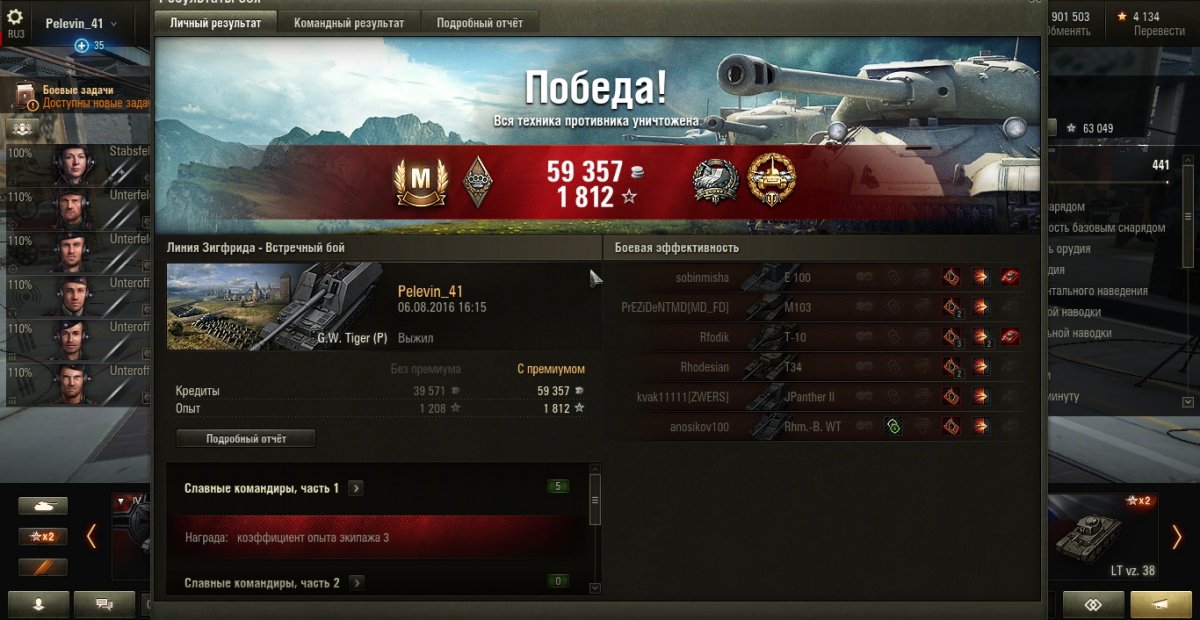Select the sobinmisha E 100 row

[x=815, y=278]
